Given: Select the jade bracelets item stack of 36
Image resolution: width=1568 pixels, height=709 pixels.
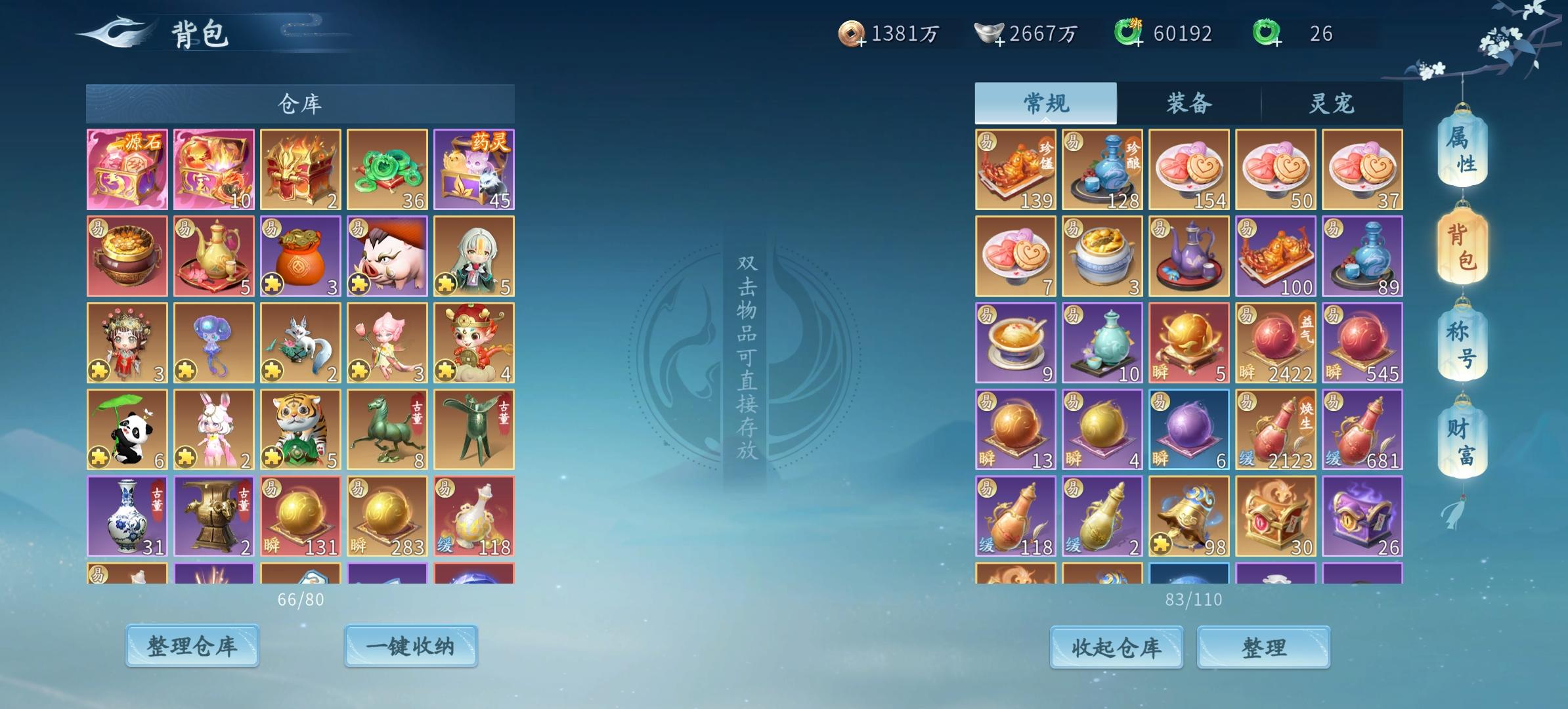Looking at the screenshot, I should tap(387, 169).
